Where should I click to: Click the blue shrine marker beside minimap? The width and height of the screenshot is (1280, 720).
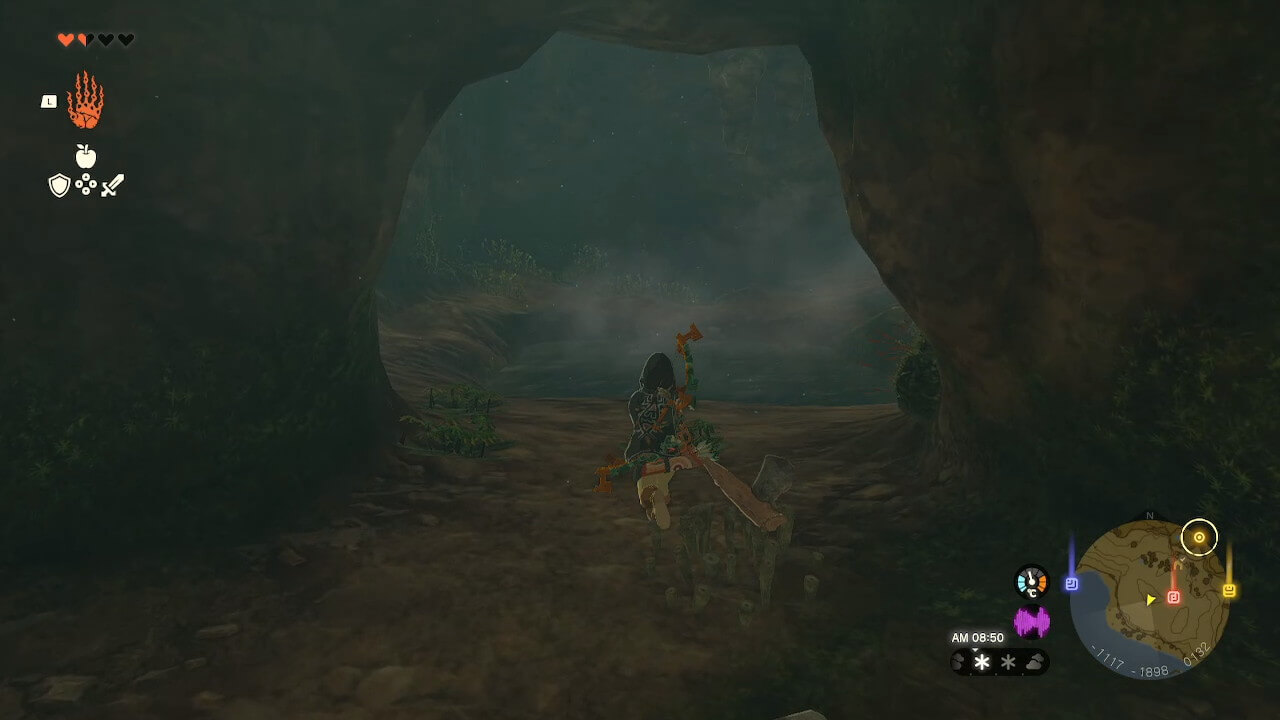point(1071,584)
